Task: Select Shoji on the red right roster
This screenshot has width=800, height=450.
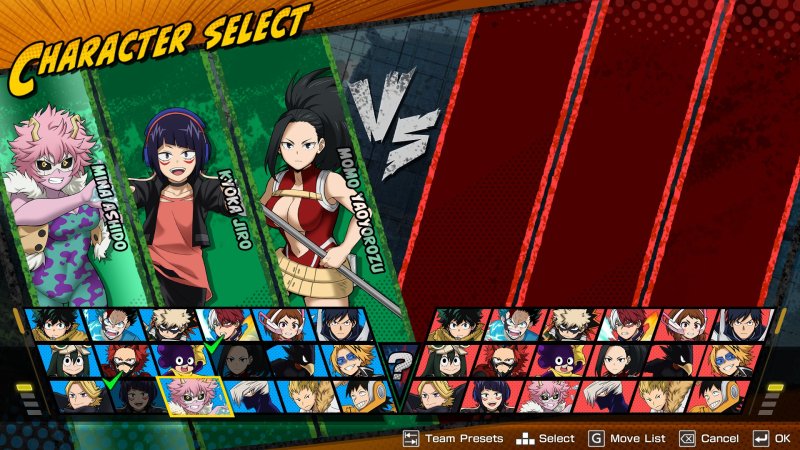Action: 602,396
